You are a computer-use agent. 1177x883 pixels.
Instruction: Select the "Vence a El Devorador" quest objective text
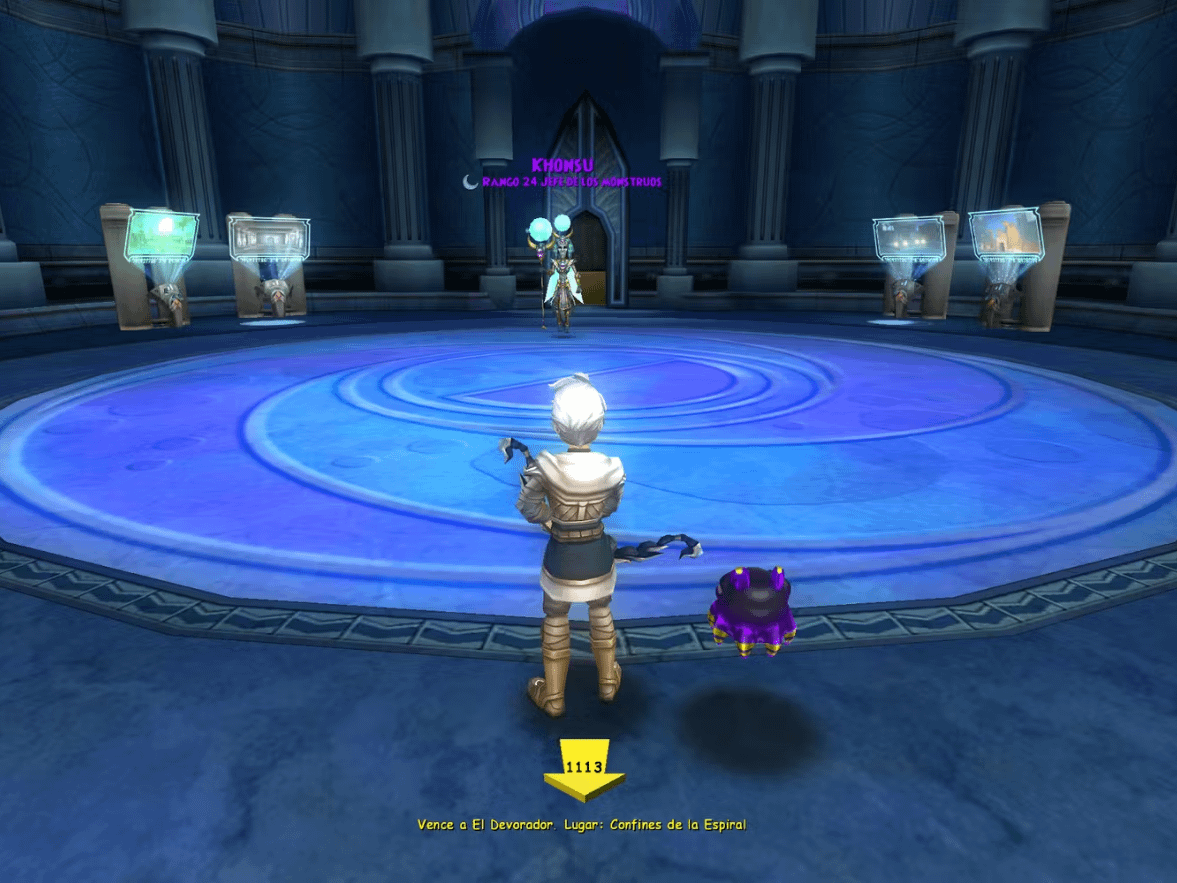[582, 825]
